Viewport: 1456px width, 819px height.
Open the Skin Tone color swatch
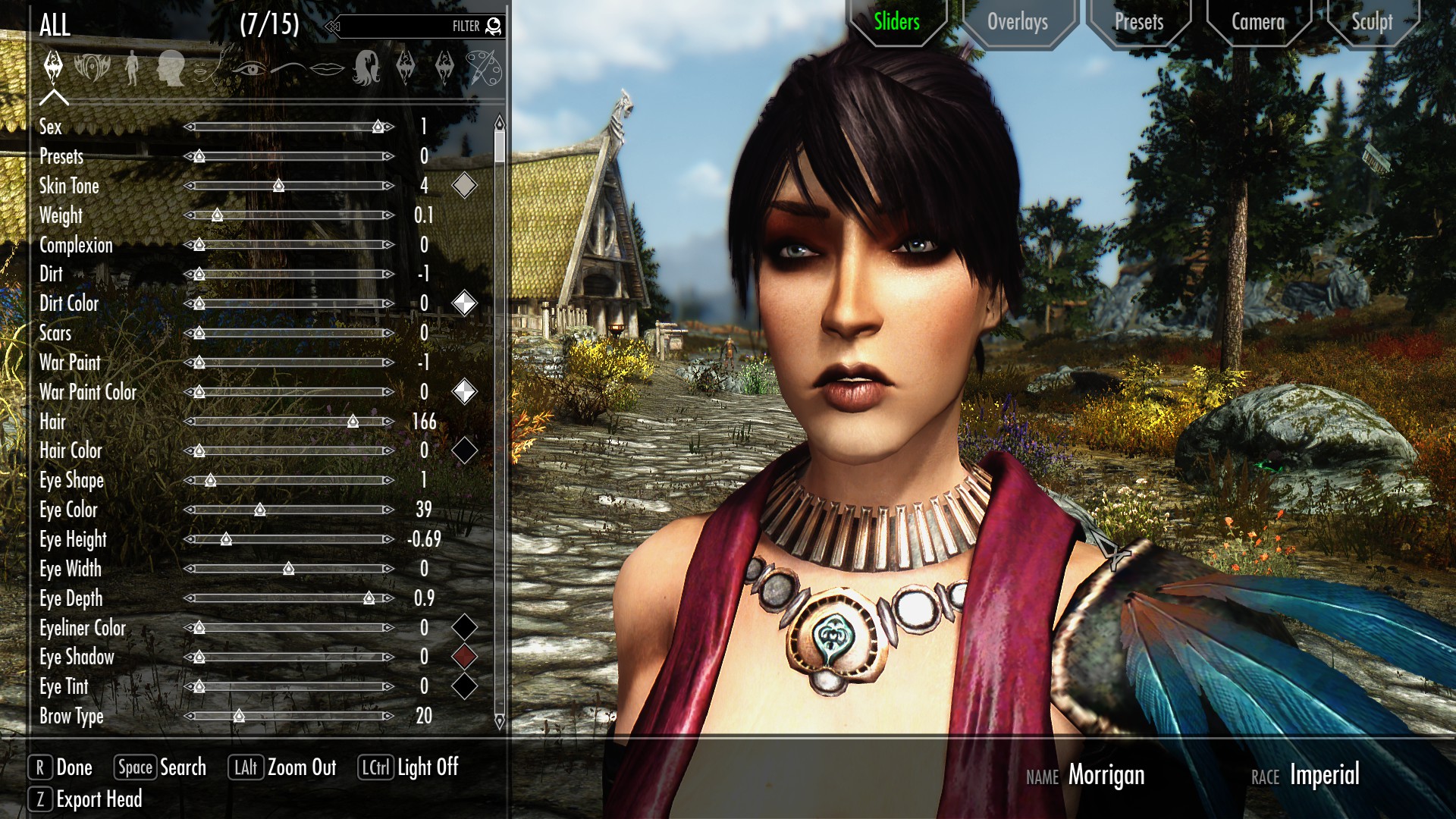click(464, 185)
